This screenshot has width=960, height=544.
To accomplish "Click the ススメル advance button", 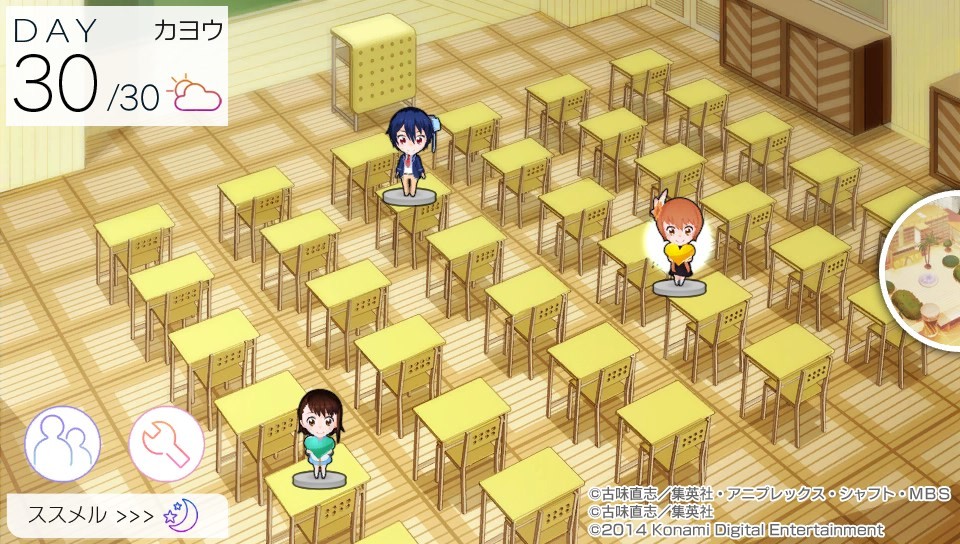I will click(x=116, y=516).
